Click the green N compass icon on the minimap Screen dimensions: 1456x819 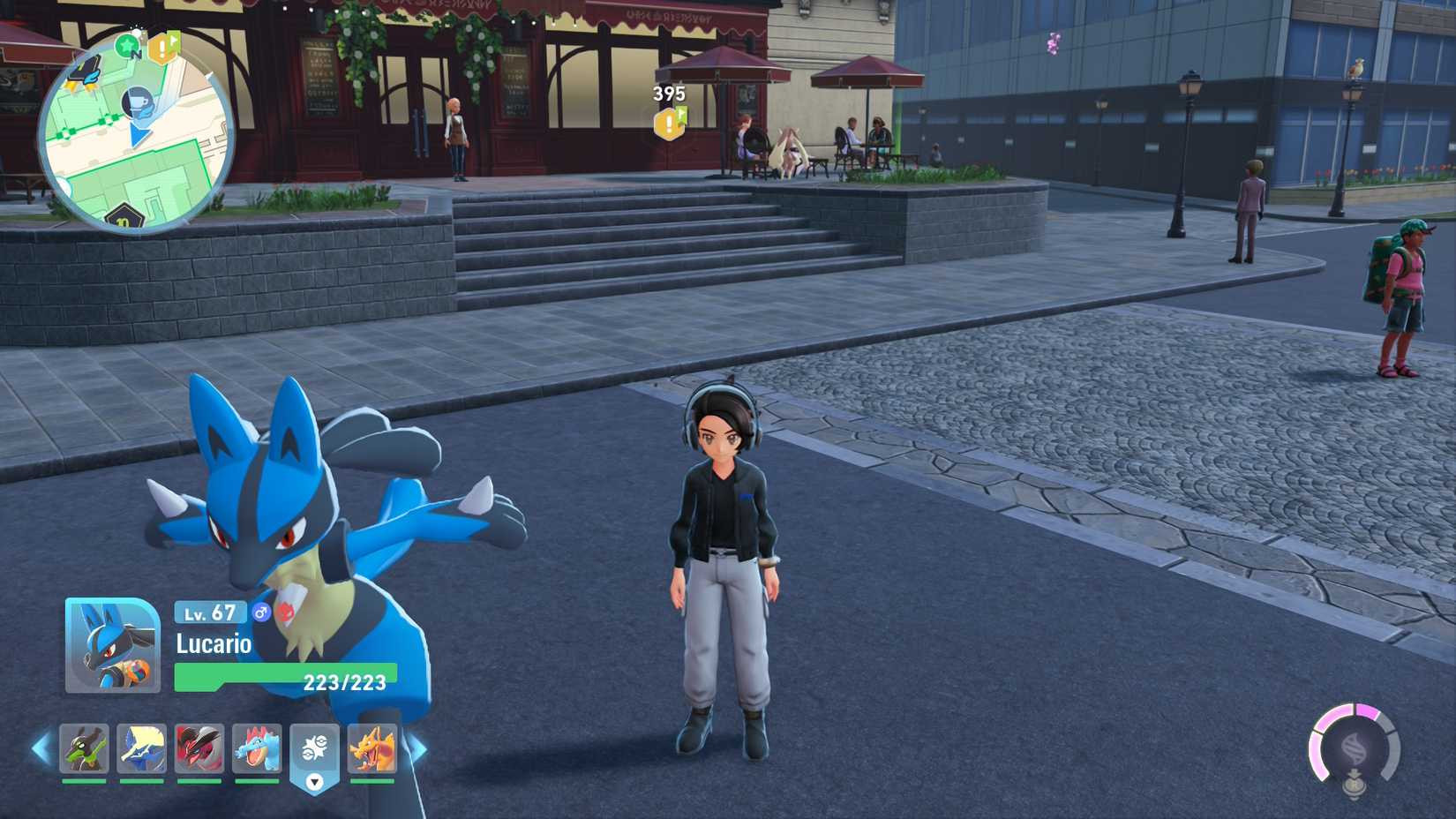pyautogui.click(x=128, y=48)
